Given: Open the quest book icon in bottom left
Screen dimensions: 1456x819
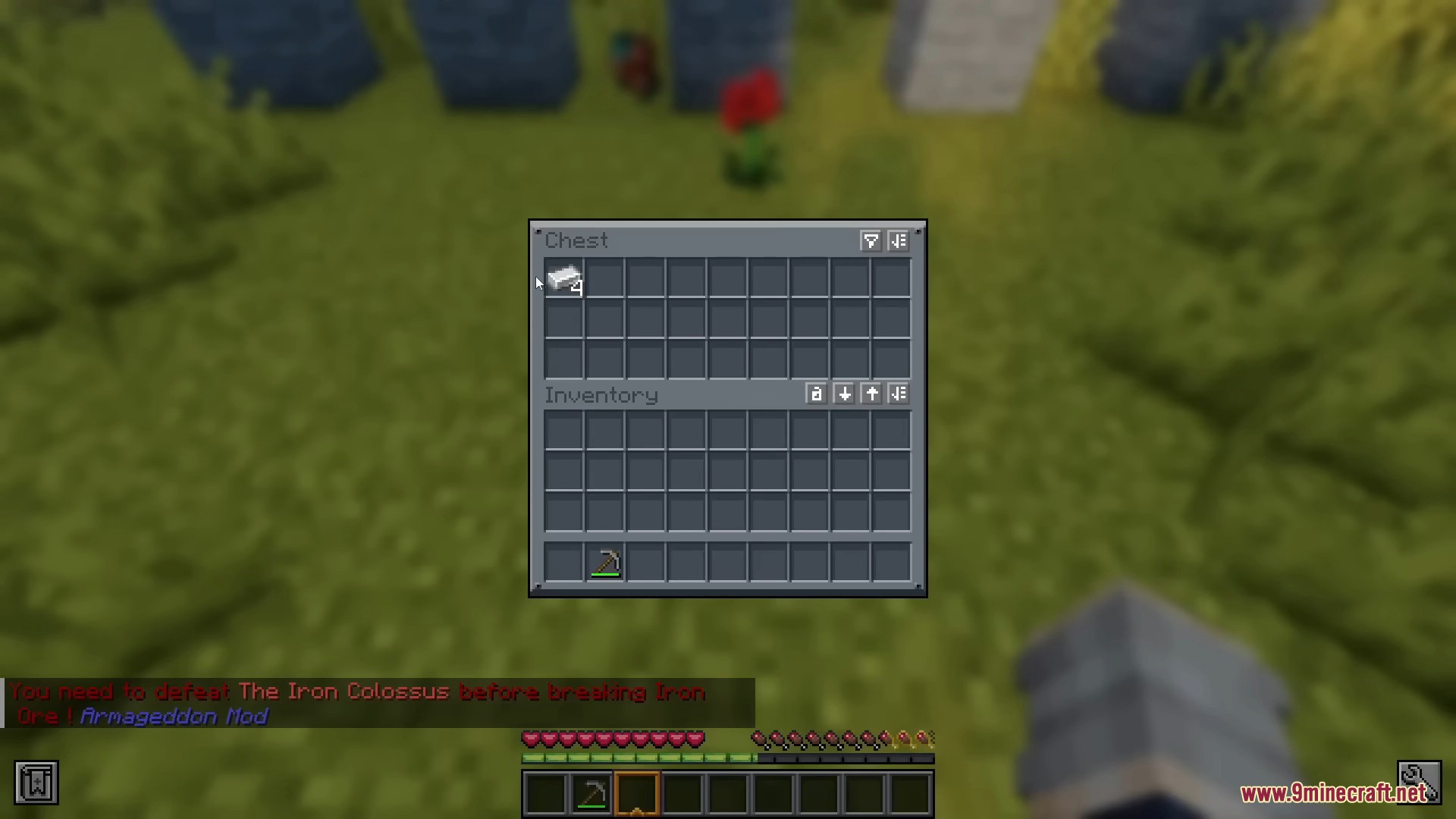Looking at the screenshot, I should point(35,782).
